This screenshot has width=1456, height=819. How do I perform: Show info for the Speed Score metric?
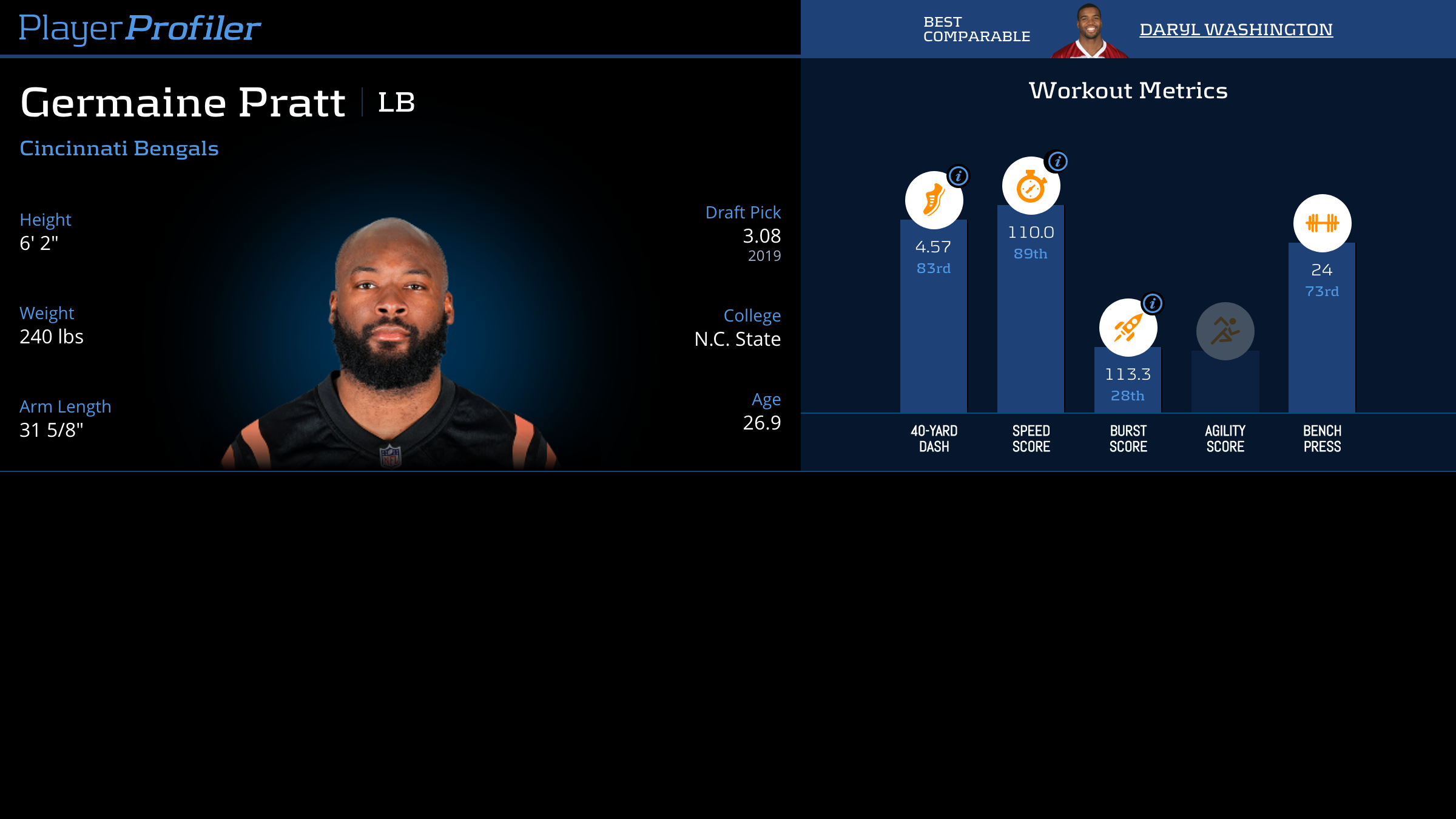tap(1058, 161)
